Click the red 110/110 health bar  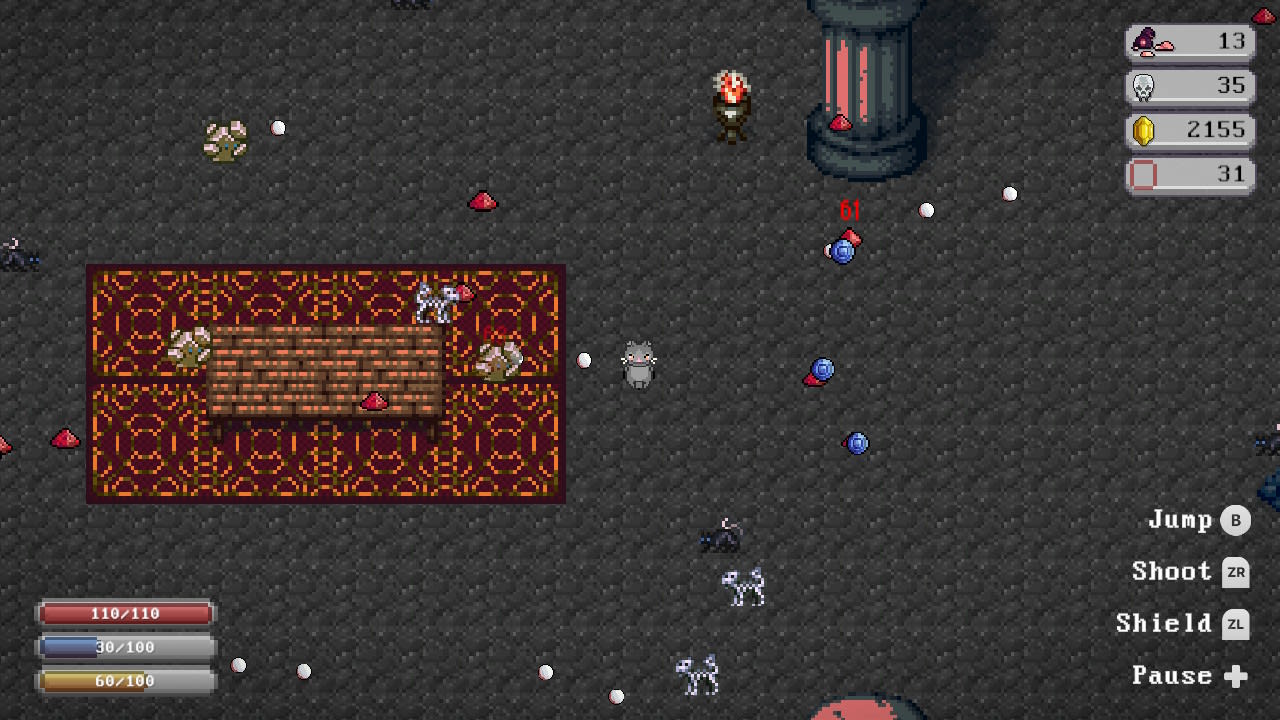tap(125, 613)
